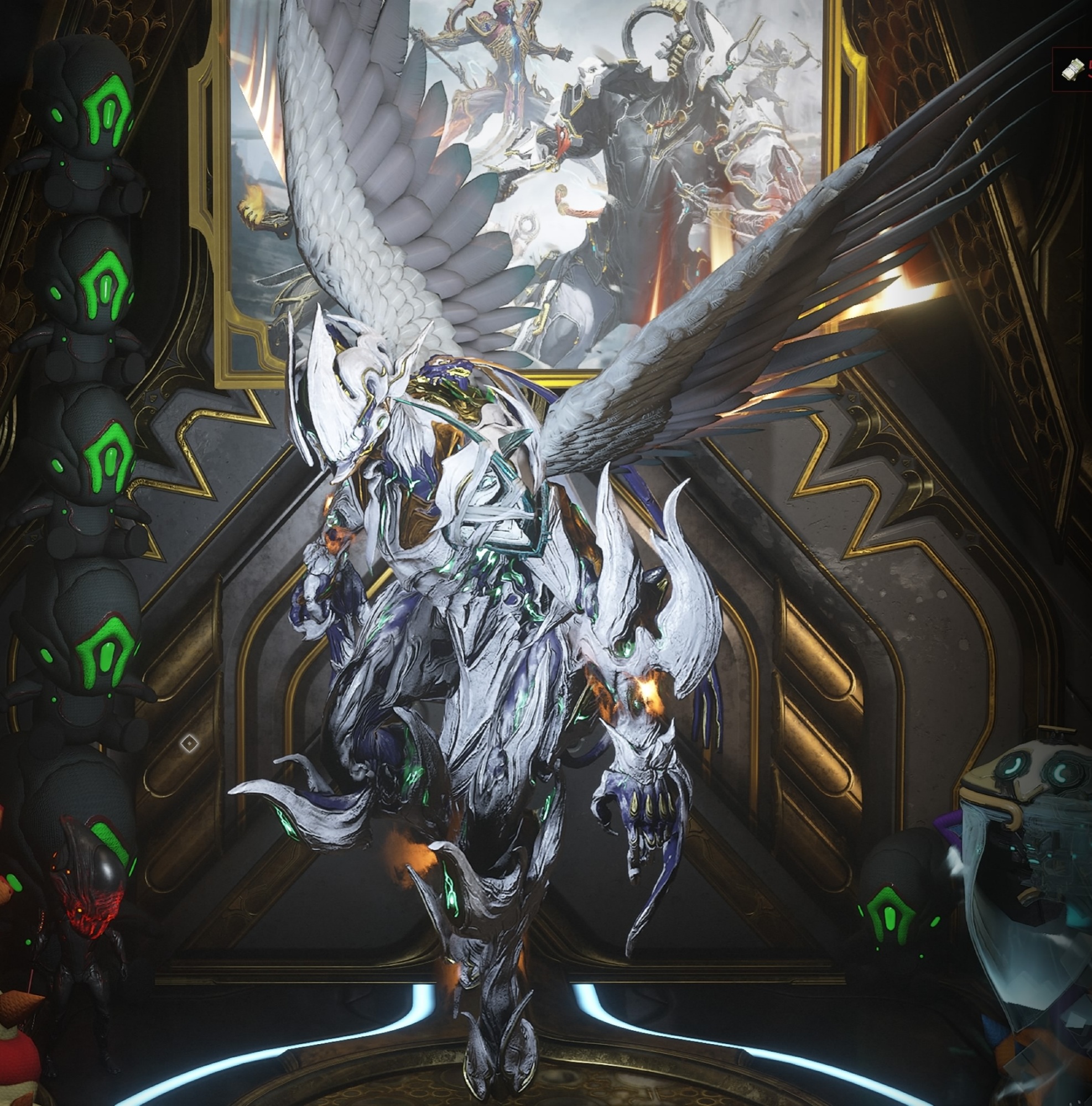Select the diamond waypoint marker

189,744
